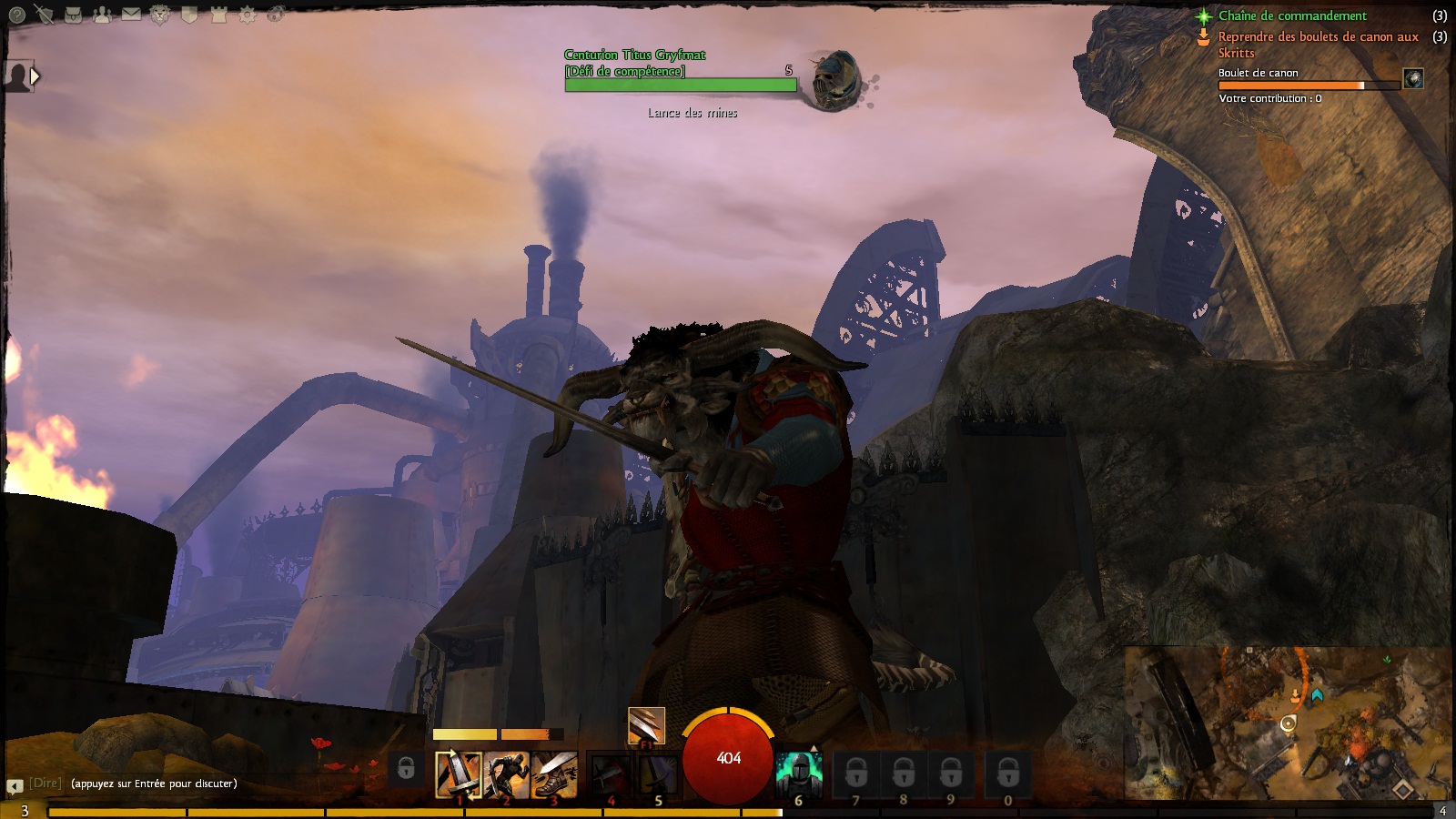The image size is (1456, 819).
Task: Open the guild shield panel
Action: coord(189,15)
